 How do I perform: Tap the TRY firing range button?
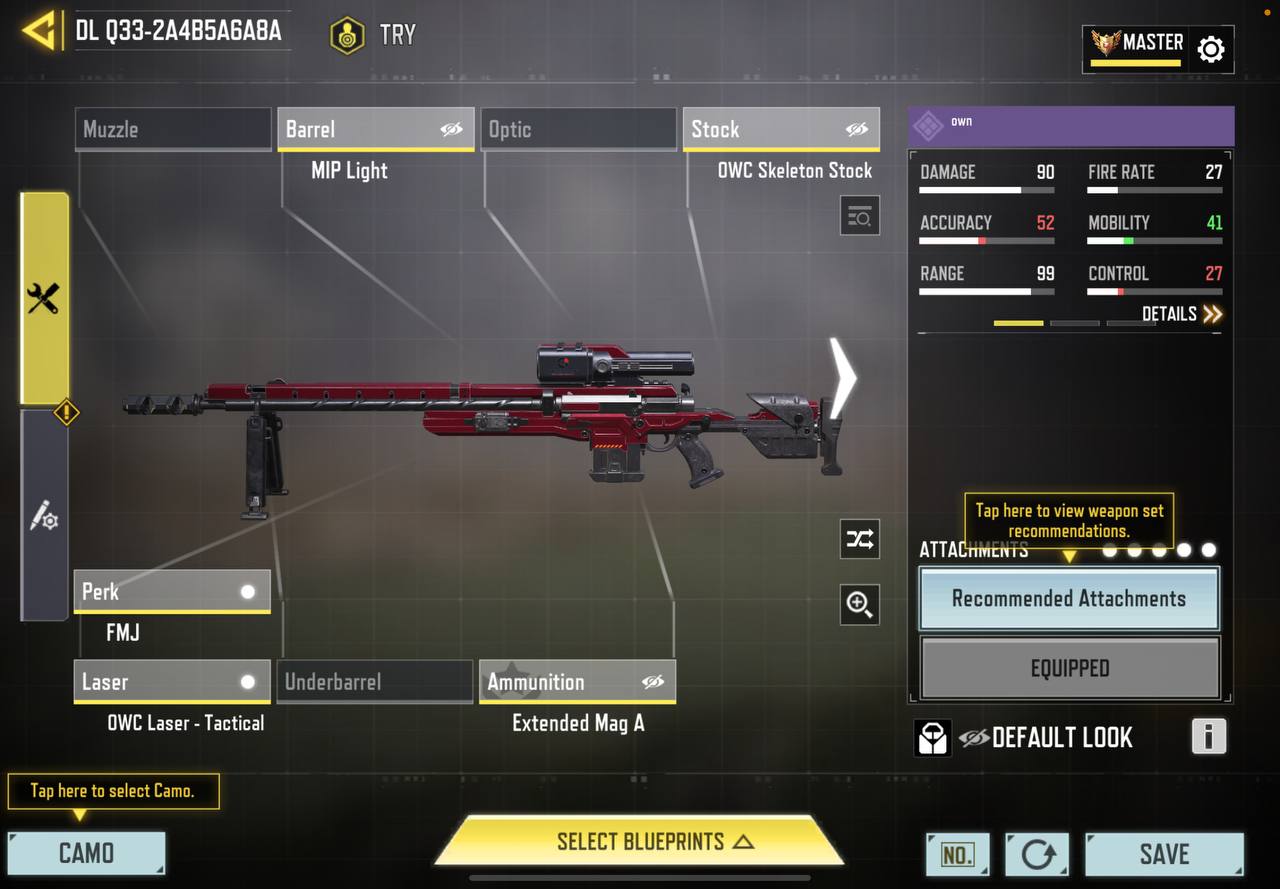pos(373,35)
